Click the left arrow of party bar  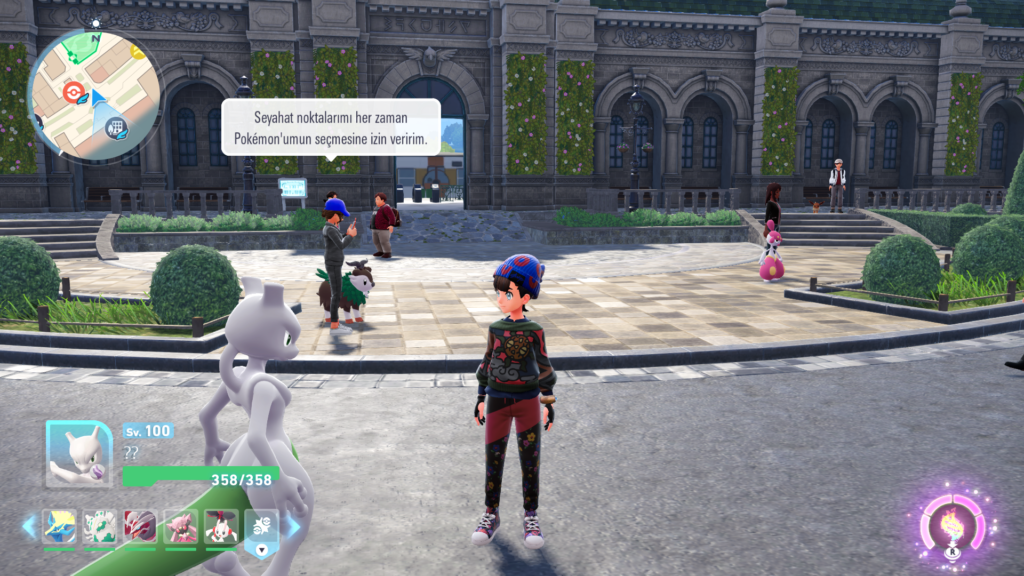29,526
